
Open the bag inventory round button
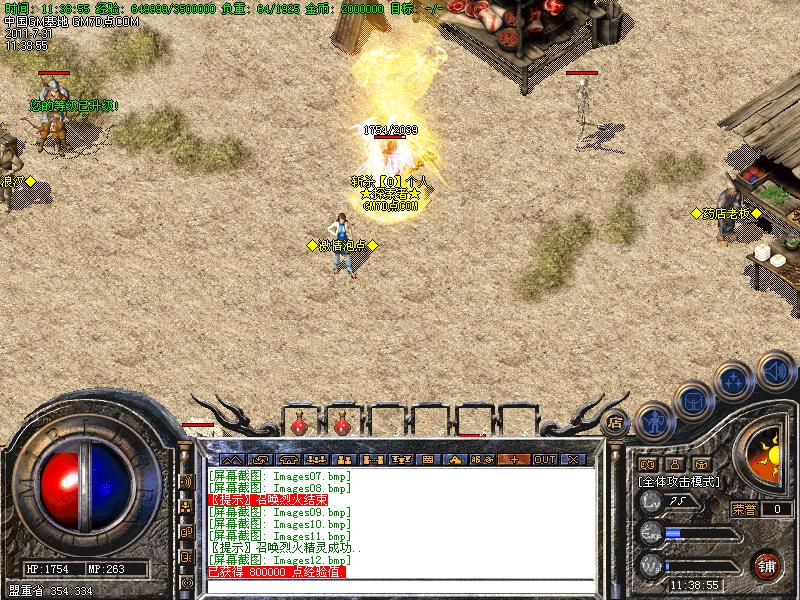click(x=693, y=403)
